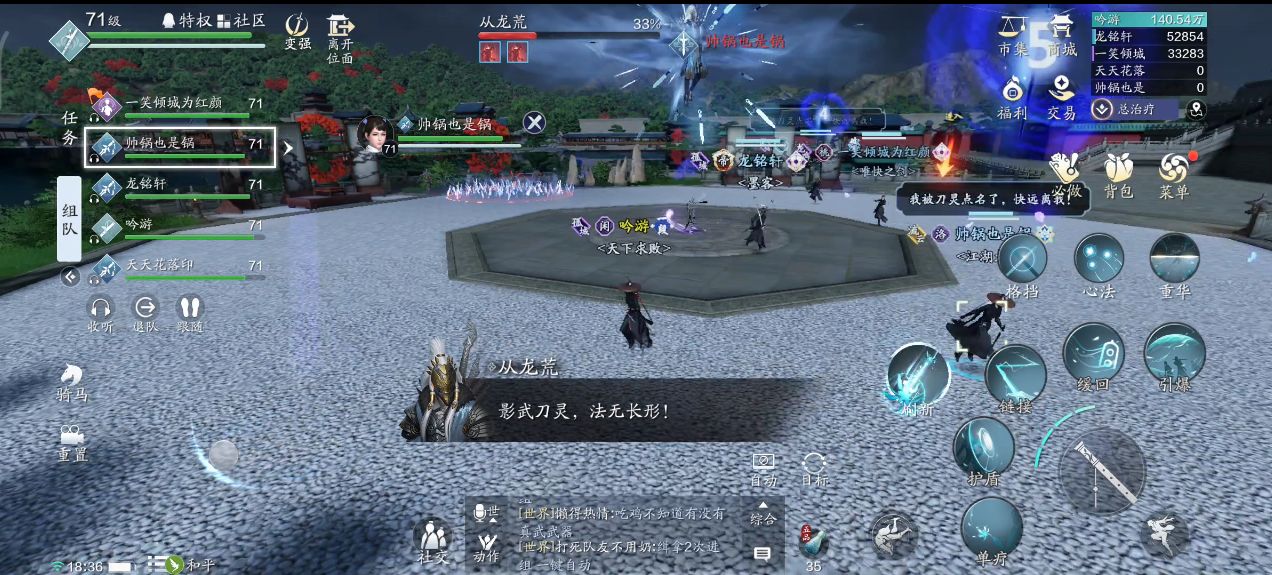Open the 背包 backpack
Viewport: 1272px width, 575px height.
pos(1118,173)
